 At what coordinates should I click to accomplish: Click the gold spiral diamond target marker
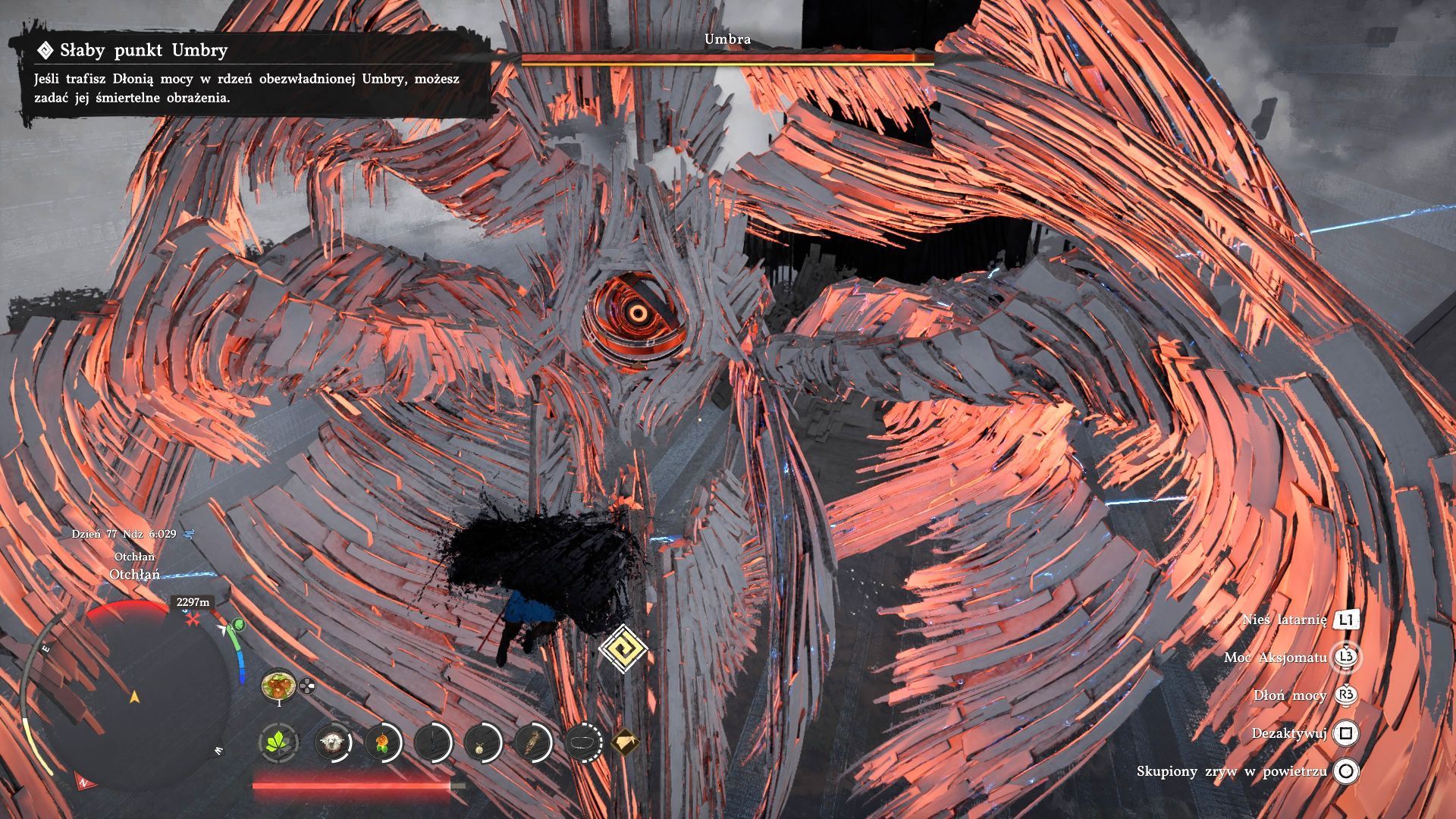tap(623, 649)
